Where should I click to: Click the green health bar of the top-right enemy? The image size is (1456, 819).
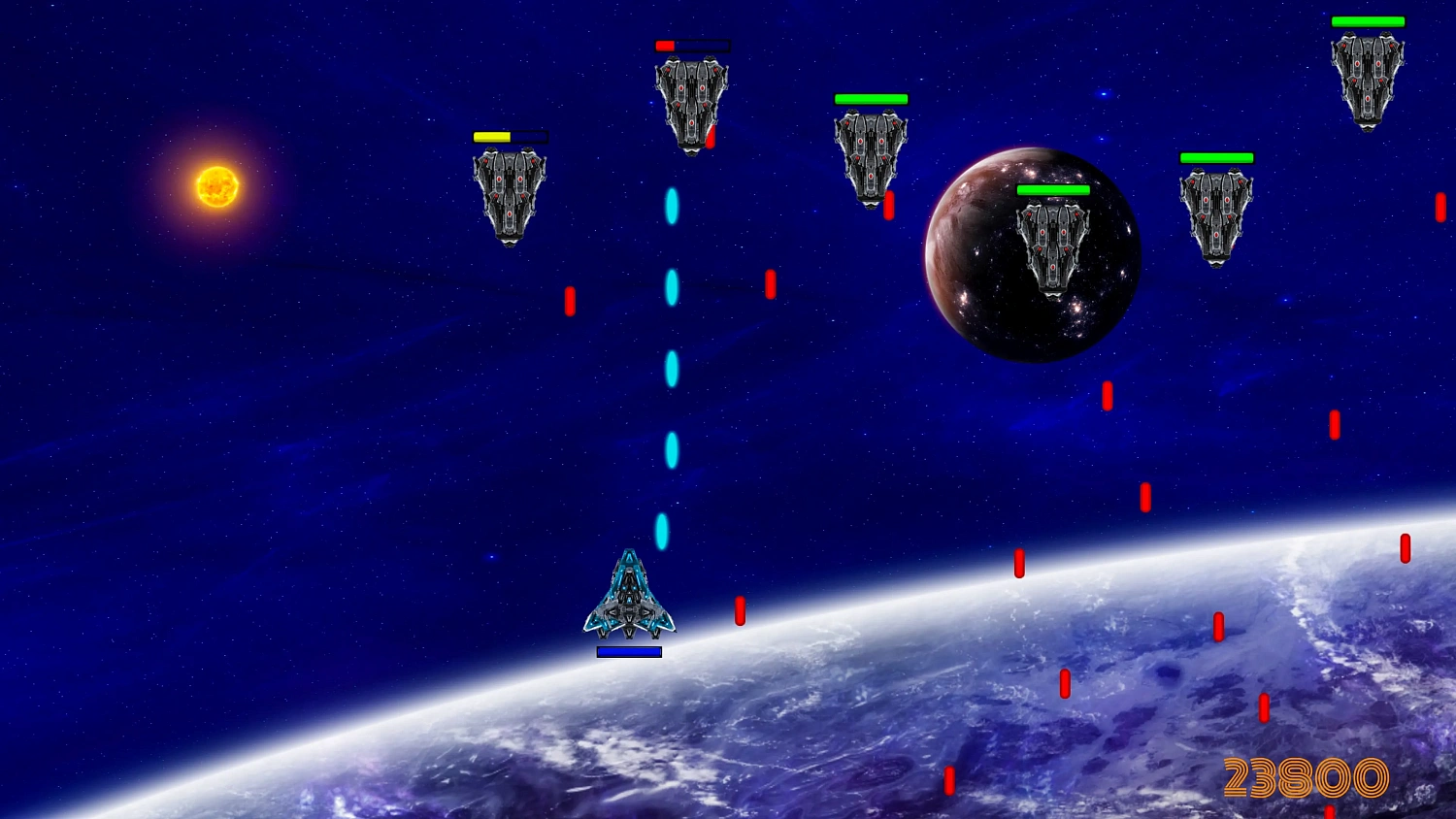point(1368,20)
